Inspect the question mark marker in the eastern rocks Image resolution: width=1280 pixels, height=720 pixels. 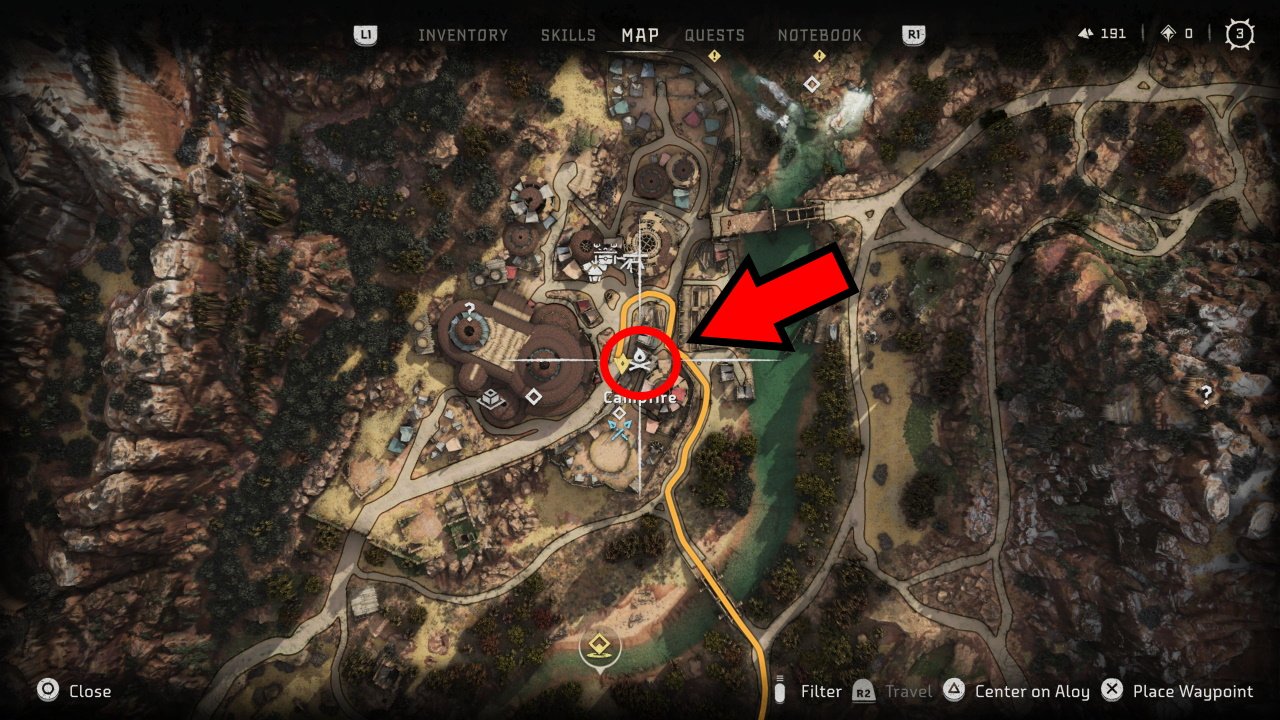(x=1206, y=394)
